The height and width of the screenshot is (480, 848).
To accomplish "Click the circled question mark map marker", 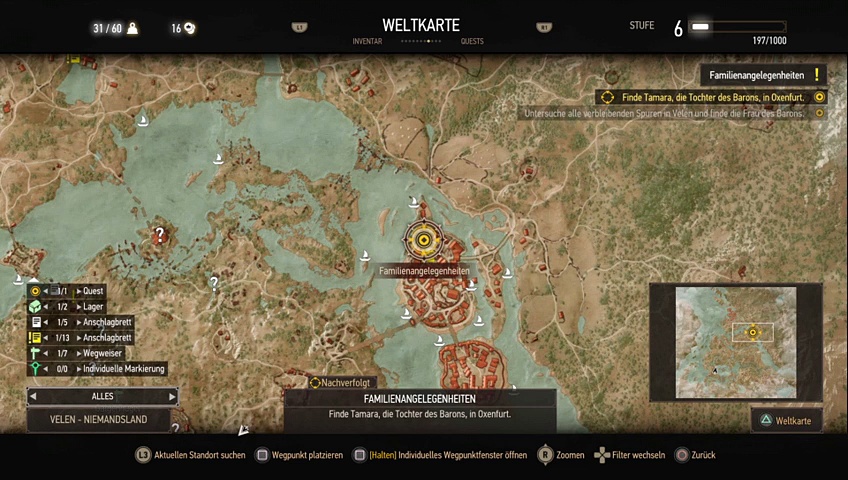I will (x=159, y=236).
